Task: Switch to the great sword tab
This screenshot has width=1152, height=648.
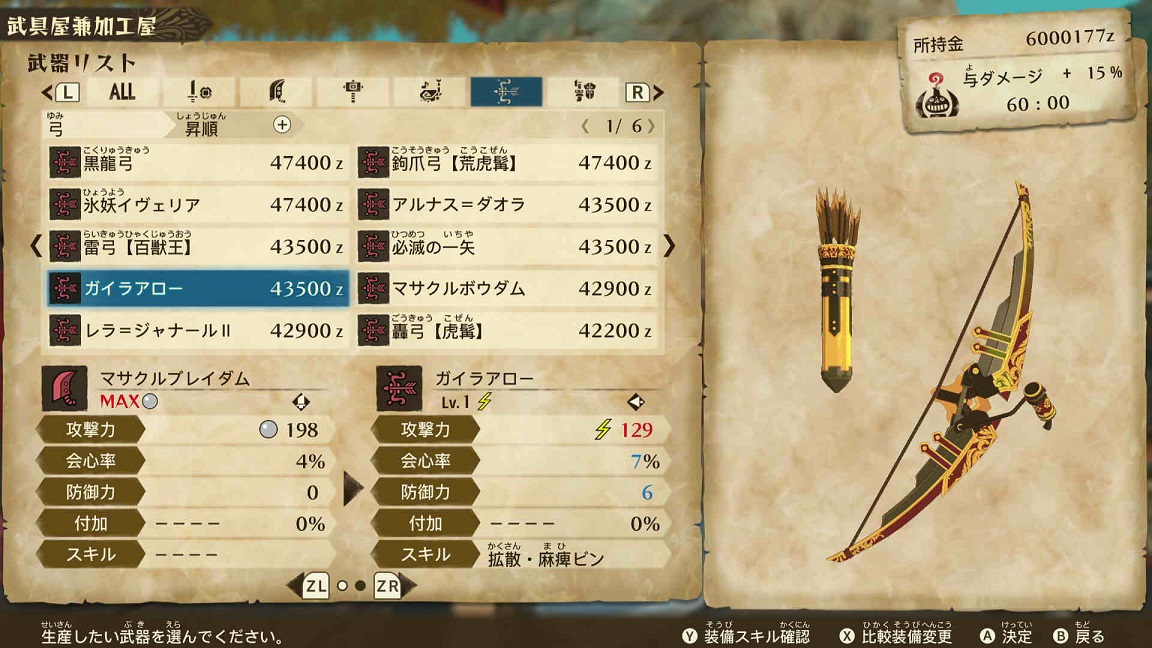Action: click(x=277, y=92)
